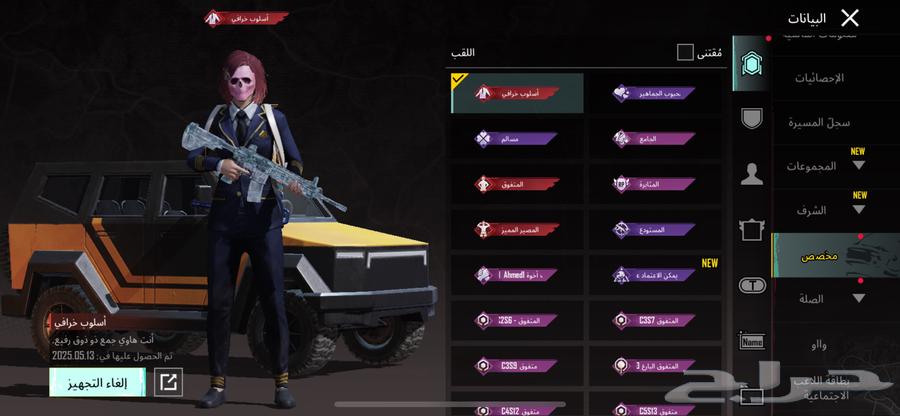Expand the الشرف honor section

(x=830, y=210)
